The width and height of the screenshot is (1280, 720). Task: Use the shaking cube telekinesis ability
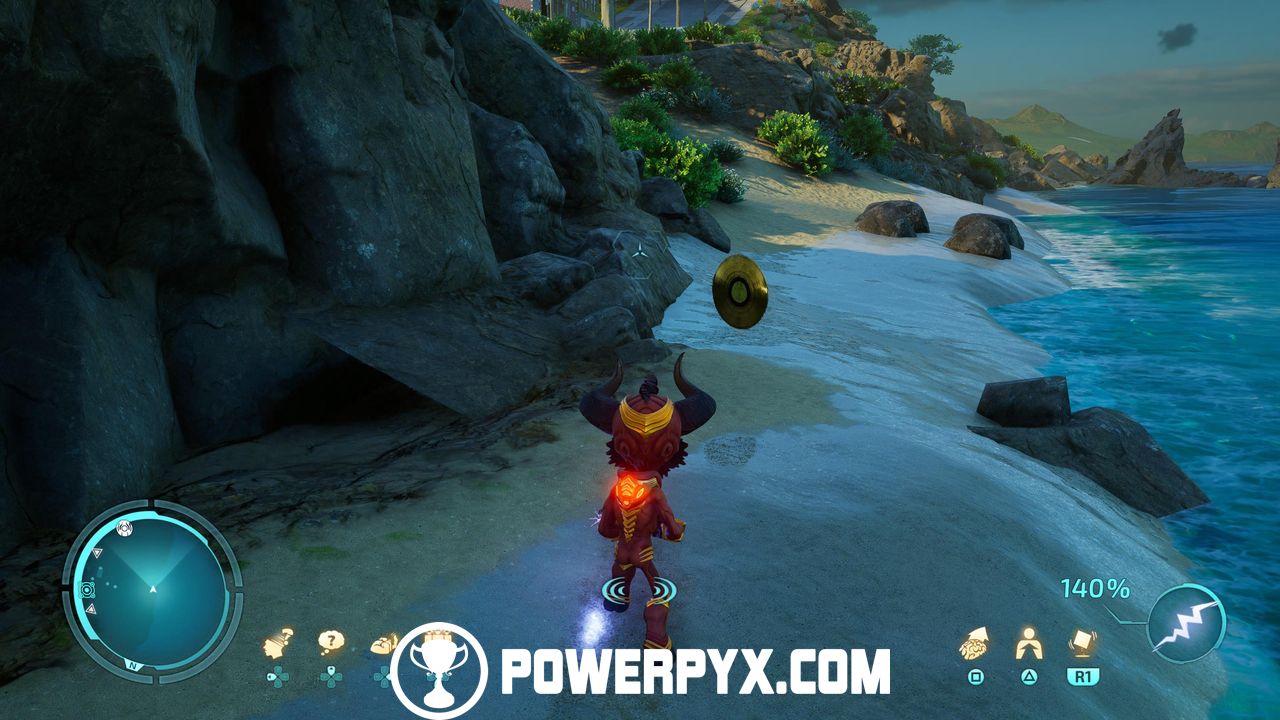click(x=1081, y=642)
